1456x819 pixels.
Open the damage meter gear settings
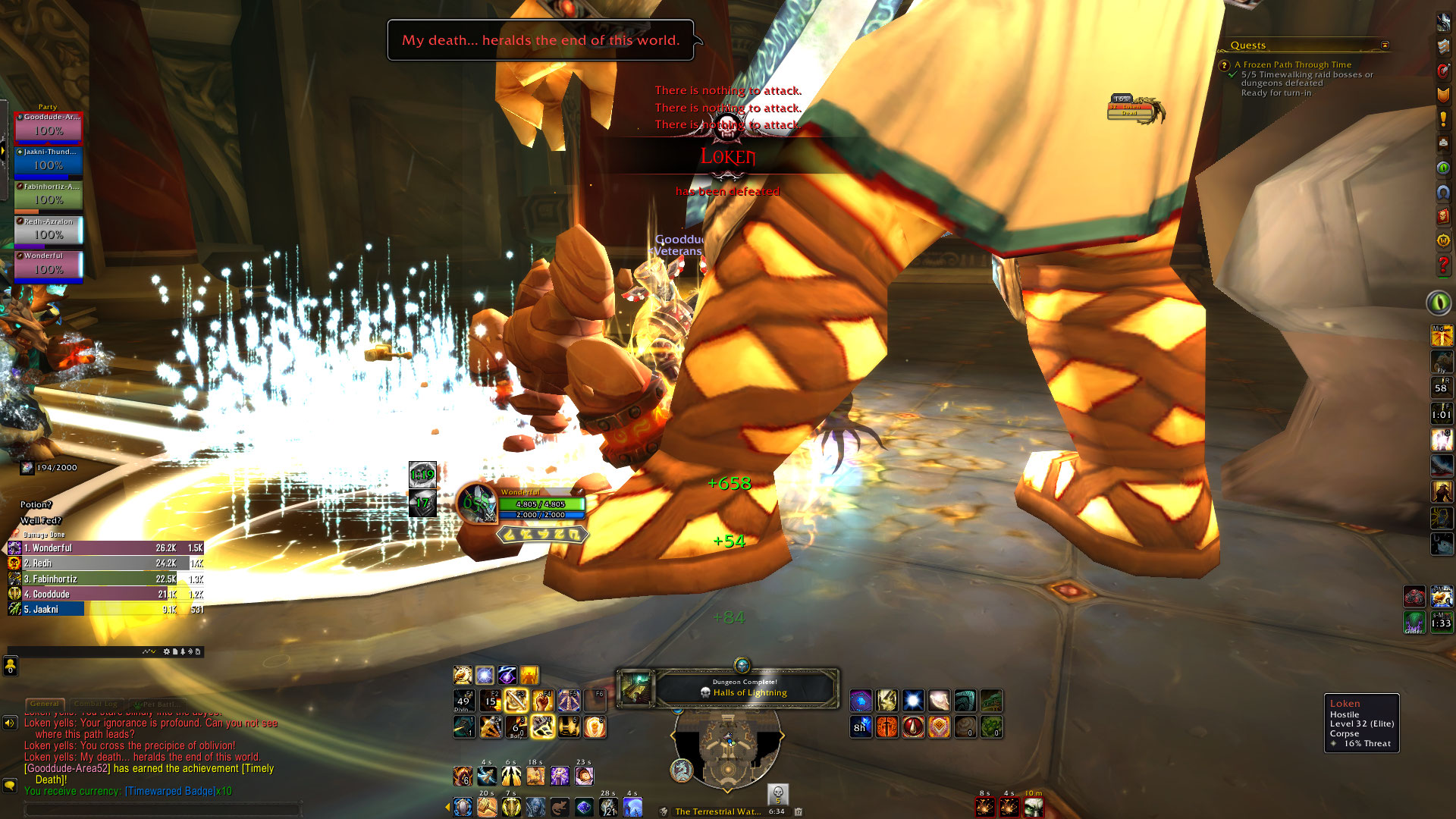pyautogui.click(x=167, y=651)
